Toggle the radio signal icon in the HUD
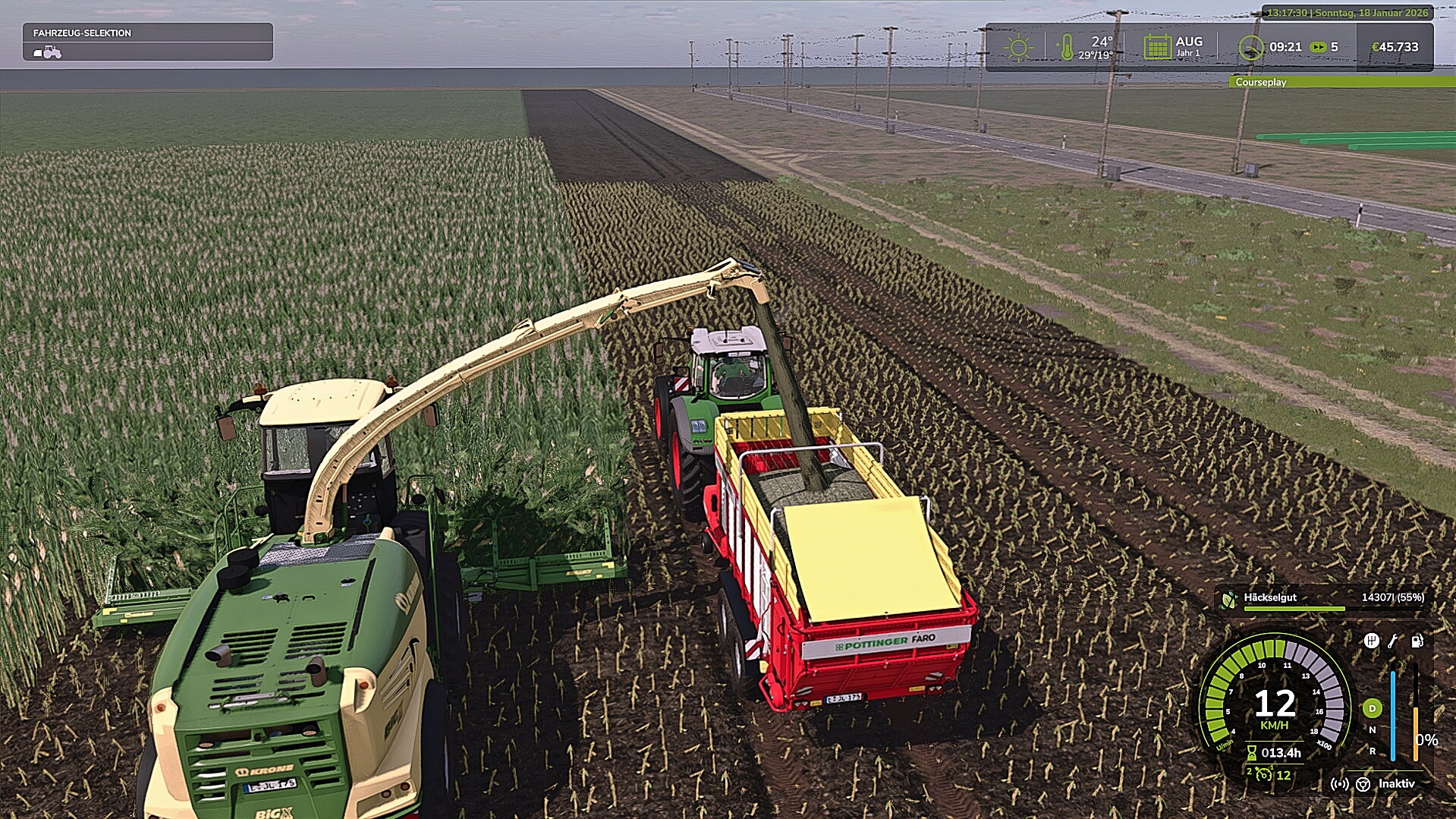1456x819 pixels. 1340,784
